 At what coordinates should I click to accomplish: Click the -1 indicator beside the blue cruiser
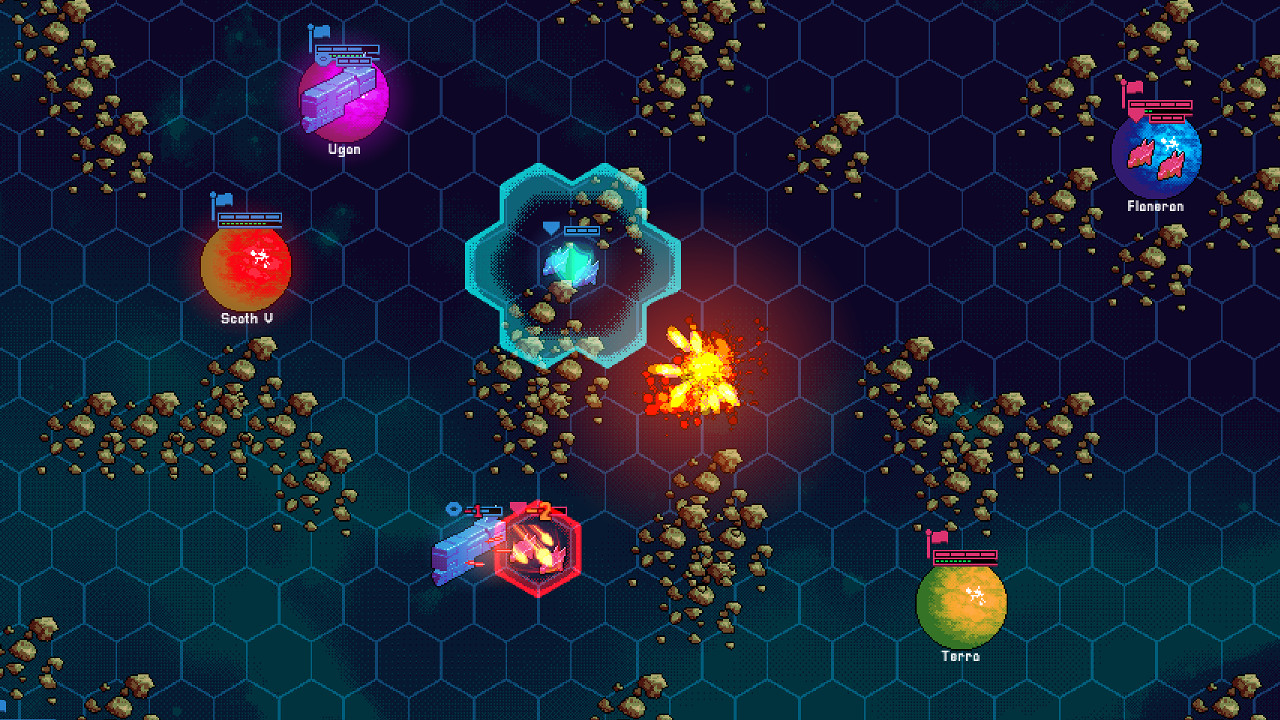(x=478, y=509)
